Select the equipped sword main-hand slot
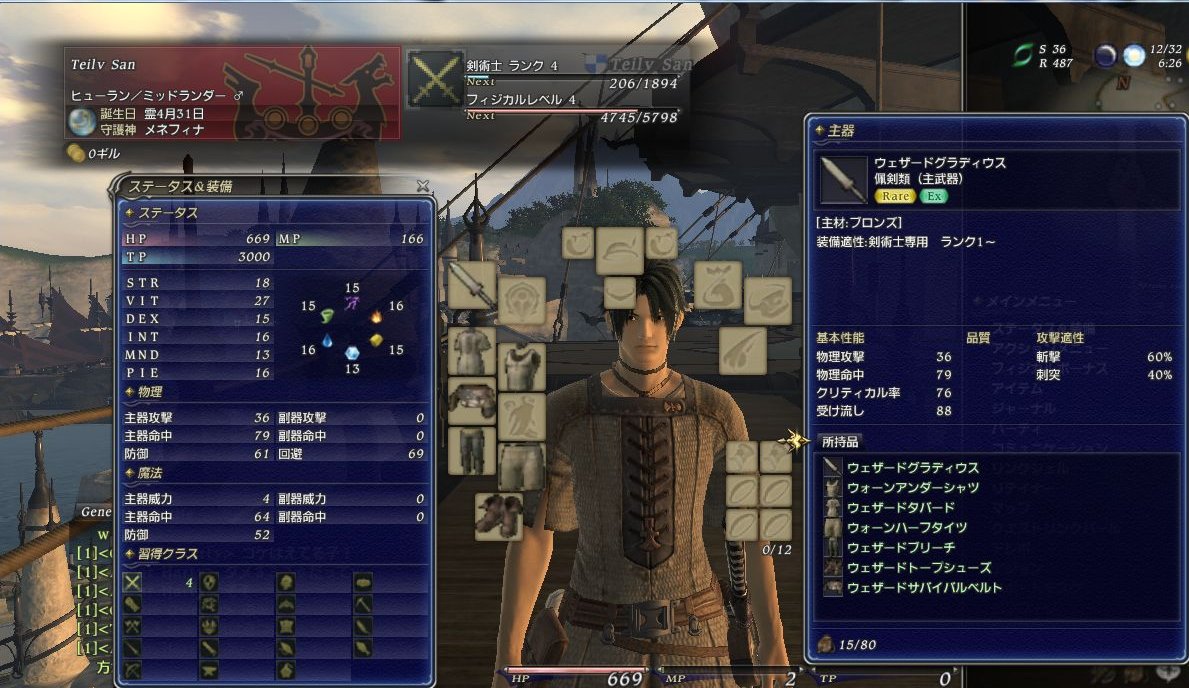Screen dimensions: 1189x688 [472, 286]
